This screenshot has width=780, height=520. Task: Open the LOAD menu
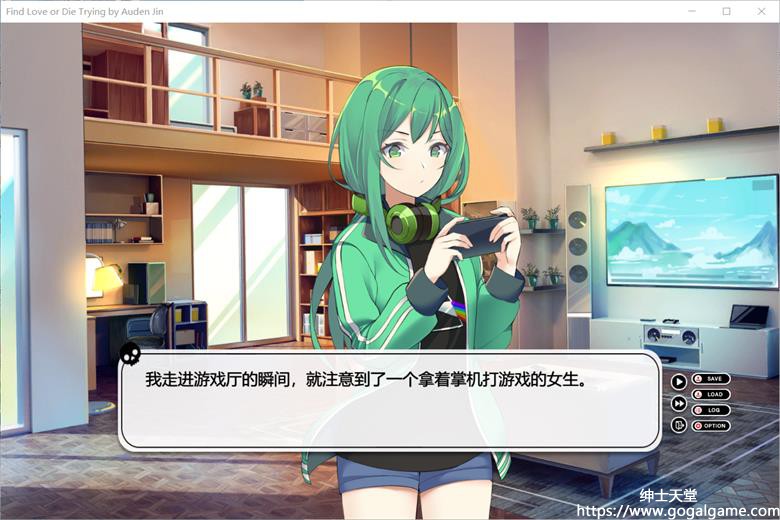[x=710, y=395]
